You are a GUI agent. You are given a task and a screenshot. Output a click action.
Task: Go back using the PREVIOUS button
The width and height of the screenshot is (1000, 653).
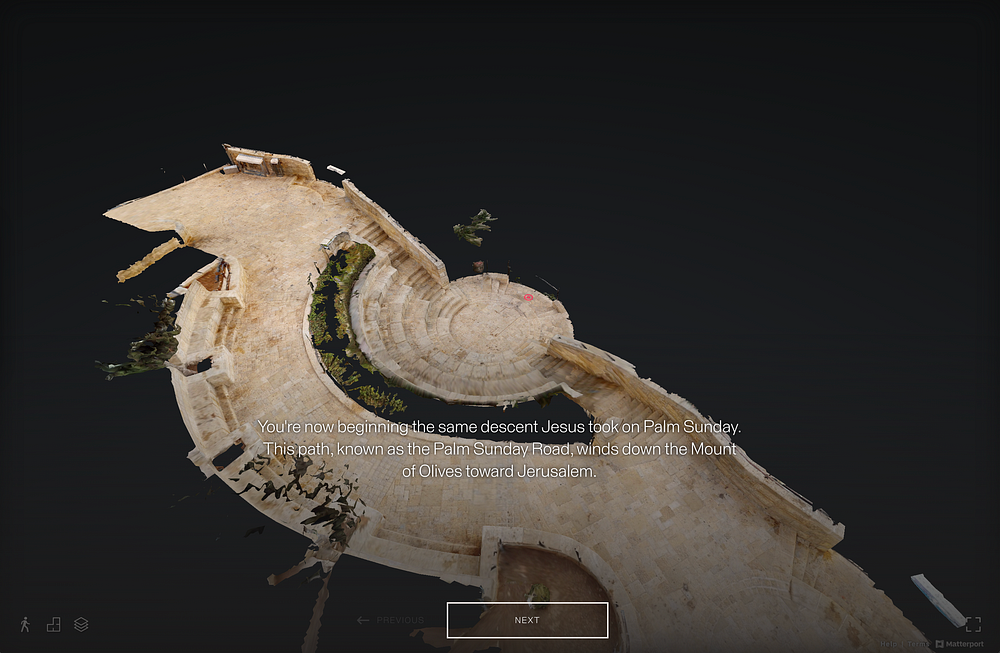point(390,620)
